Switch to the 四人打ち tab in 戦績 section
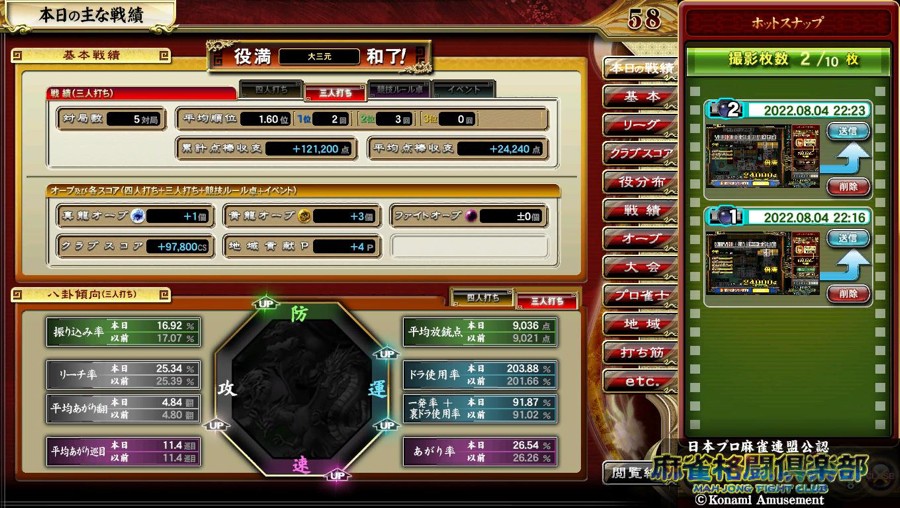 pyautogui.click(x=270, y=91)
